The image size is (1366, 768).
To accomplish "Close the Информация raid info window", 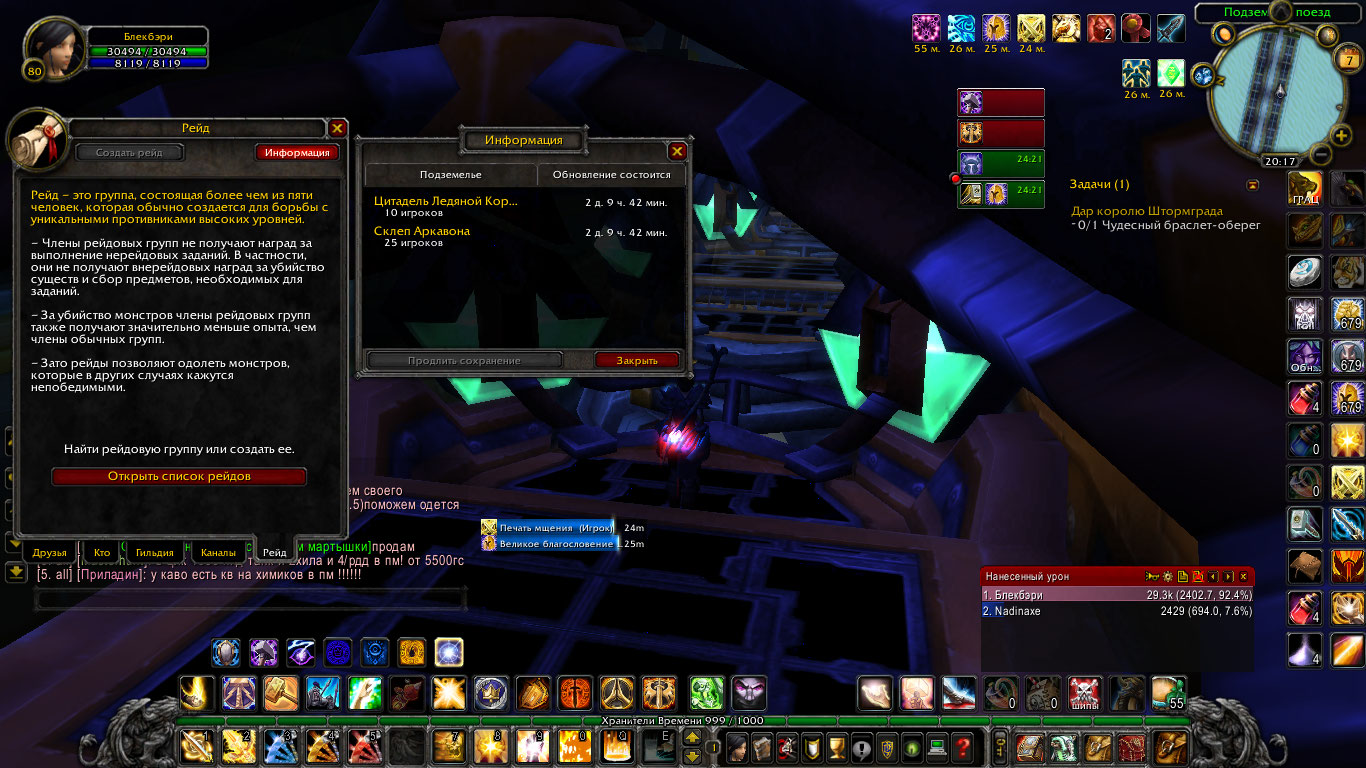I will click(x=677, y=151).
